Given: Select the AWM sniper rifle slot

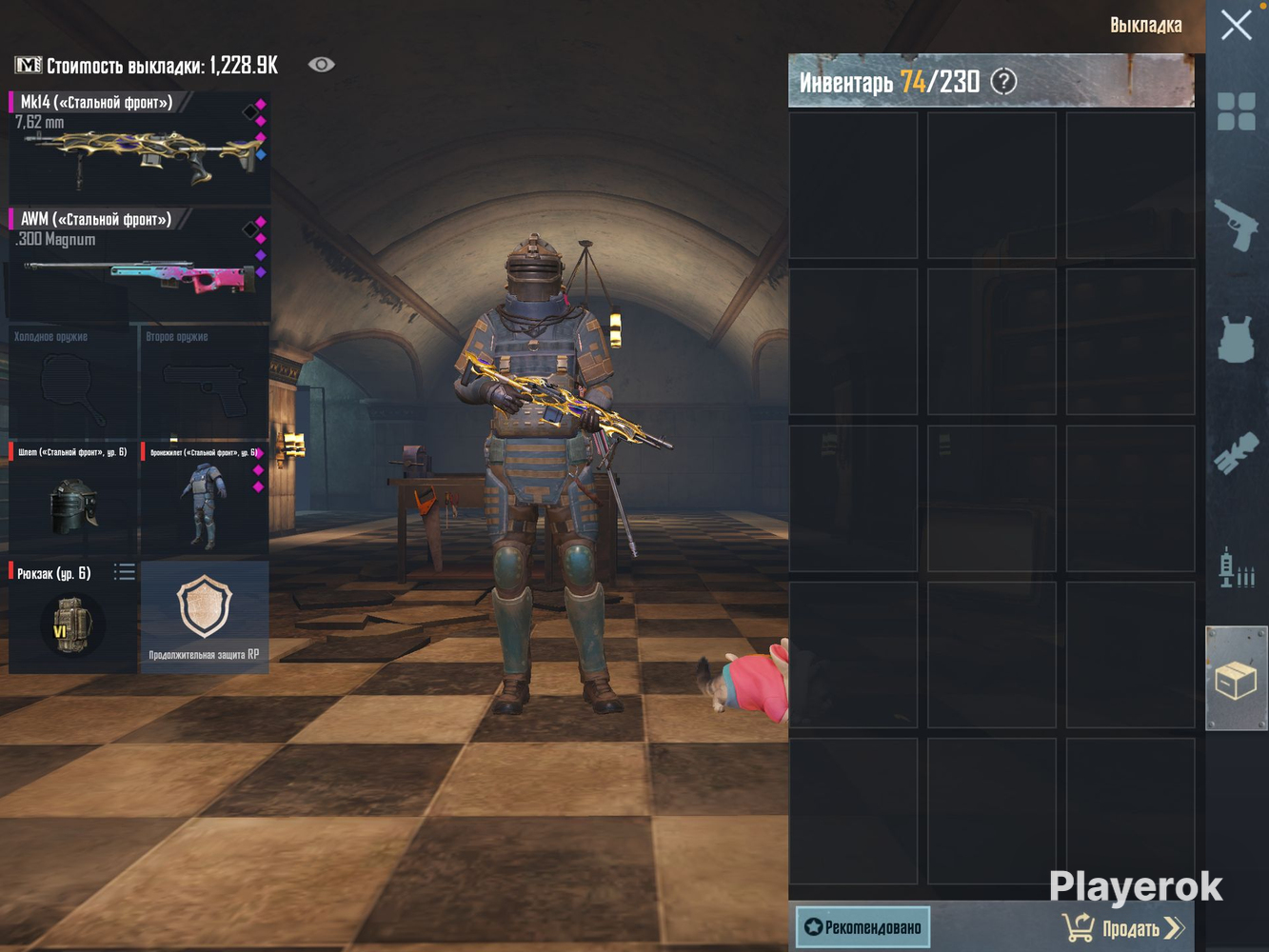Looking at the screenshot, I should point(139,265).
